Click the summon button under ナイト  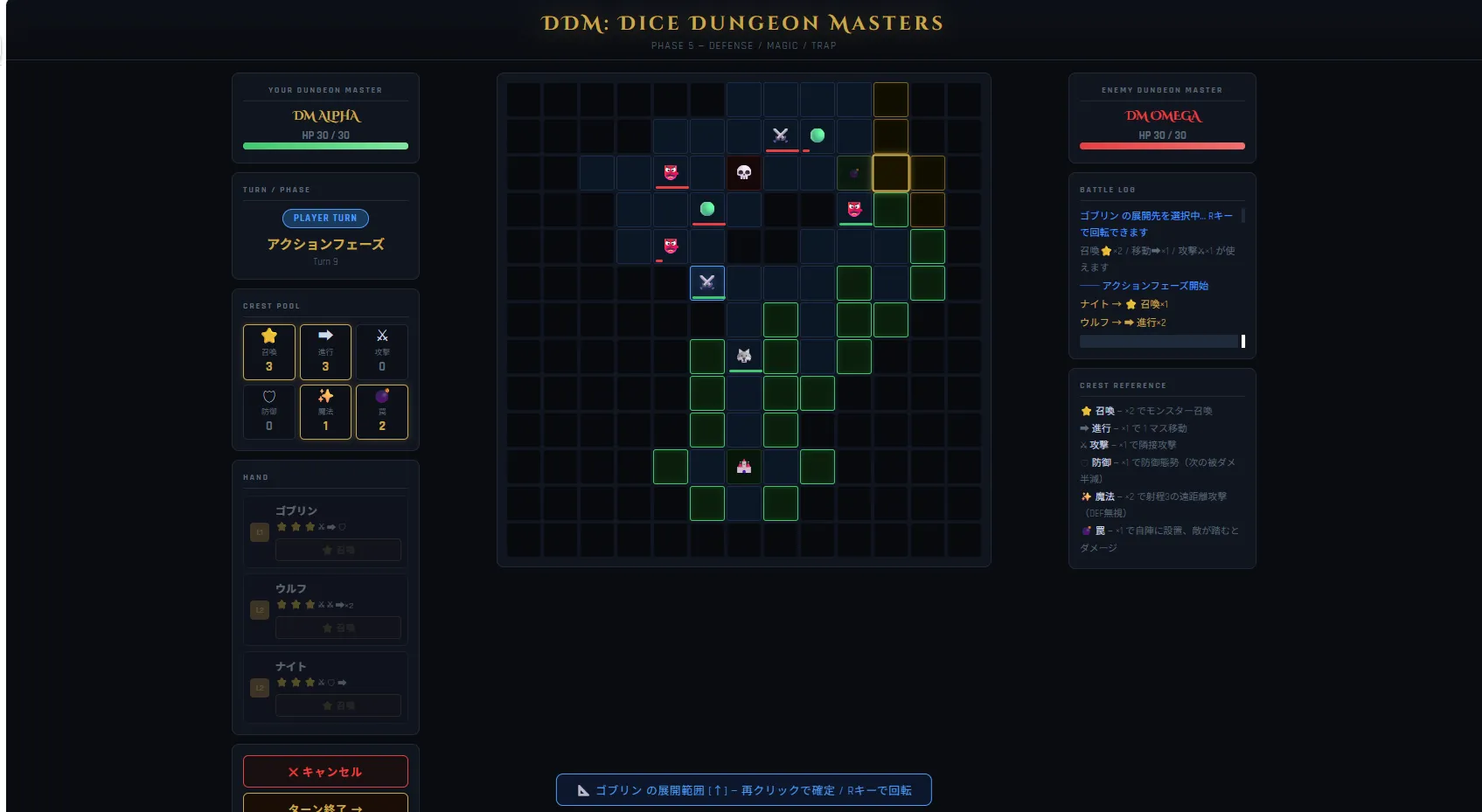click(x=338, y=705)
